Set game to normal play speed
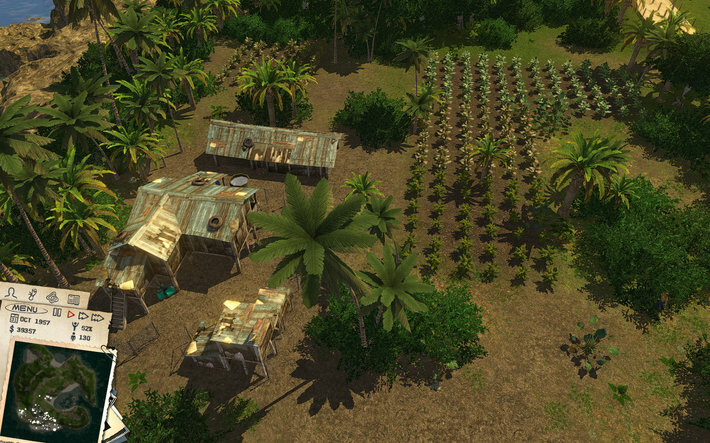 [71, 314]
